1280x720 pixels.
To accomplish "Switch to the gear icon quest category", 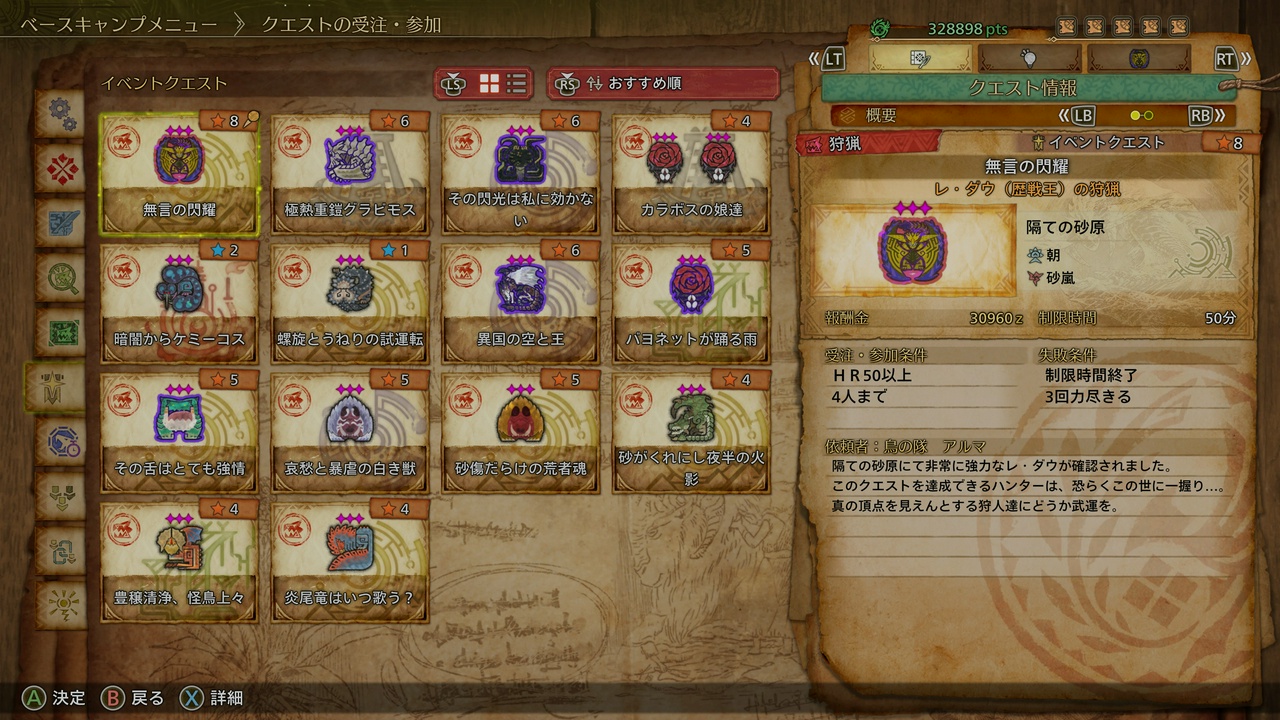I will 60,113.
